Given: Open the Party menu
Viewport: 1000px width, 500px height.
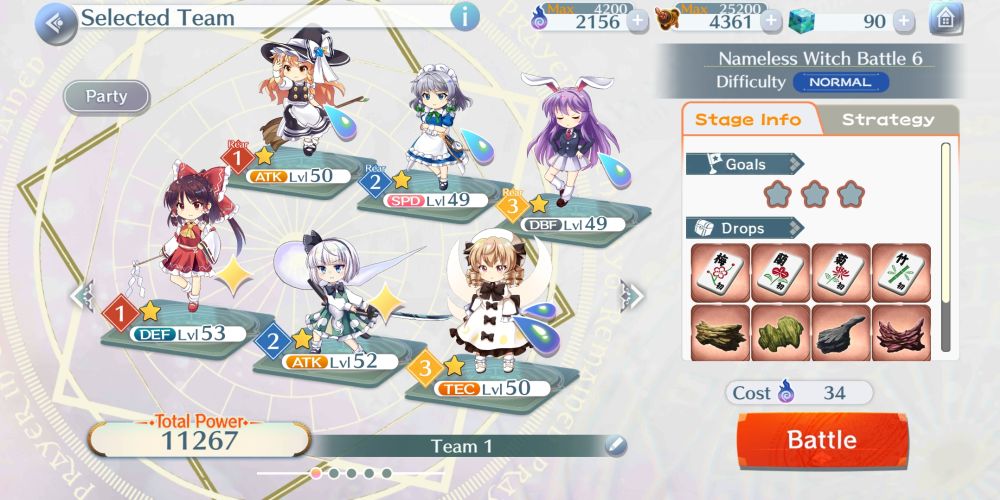Looking at the screenshot, I should (106, 97).
